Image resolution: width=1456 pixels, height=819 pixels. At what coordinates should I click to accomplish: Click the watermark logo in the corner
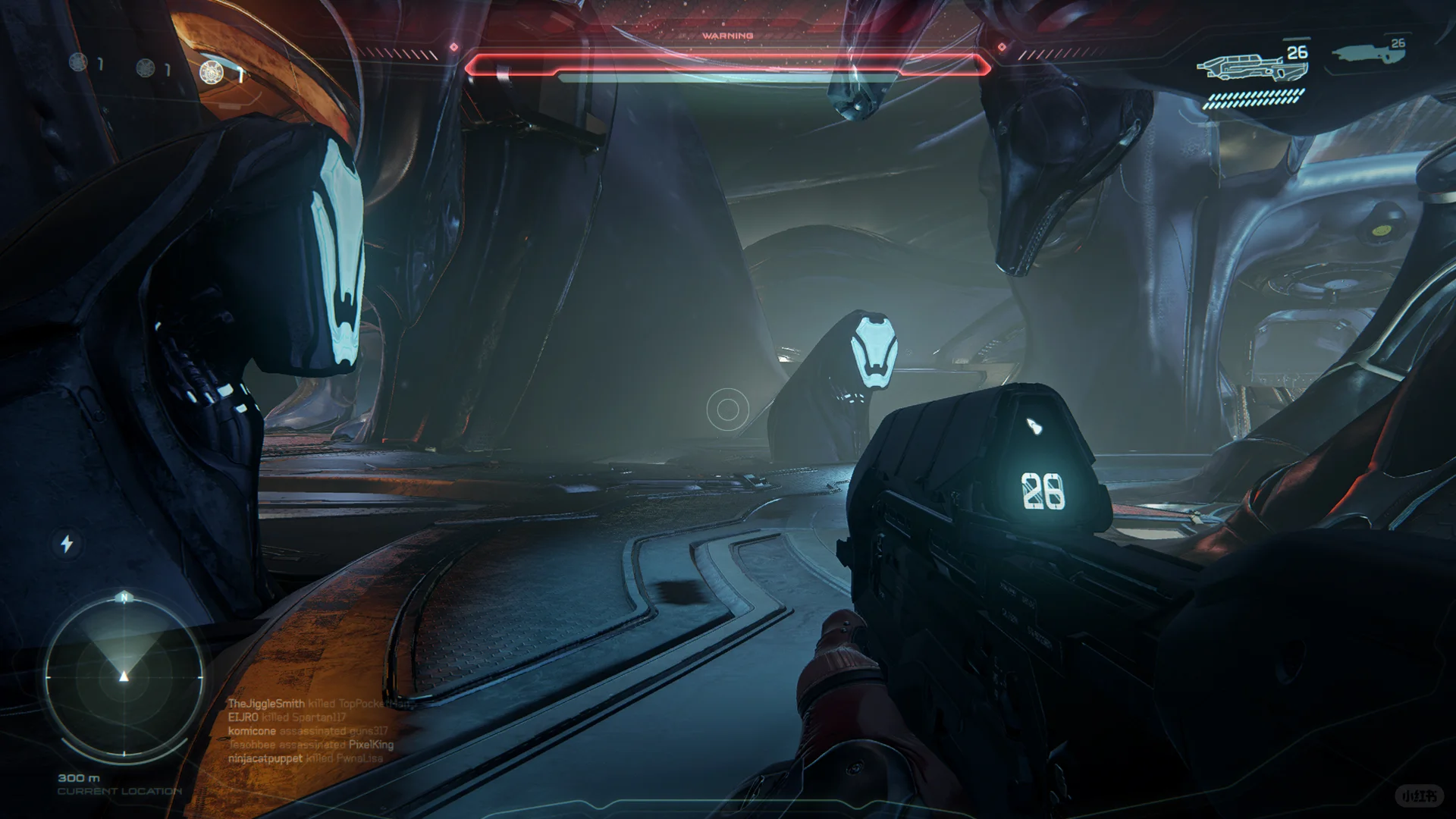(1419, 795)
